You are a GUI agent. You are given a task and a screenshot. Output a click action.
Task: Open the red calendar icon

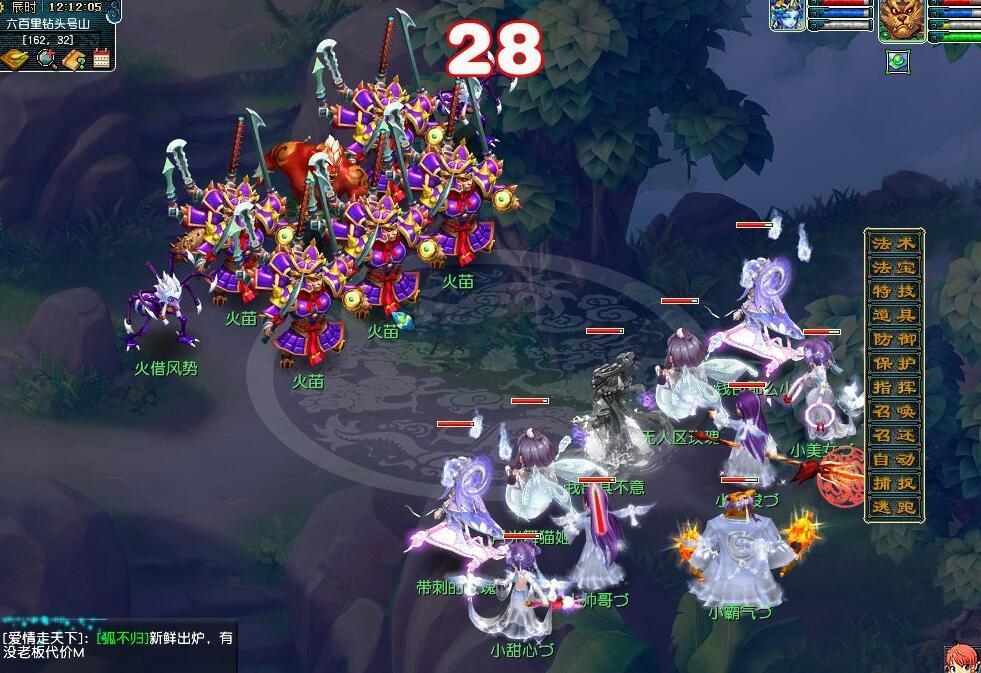tap(101, 59)
